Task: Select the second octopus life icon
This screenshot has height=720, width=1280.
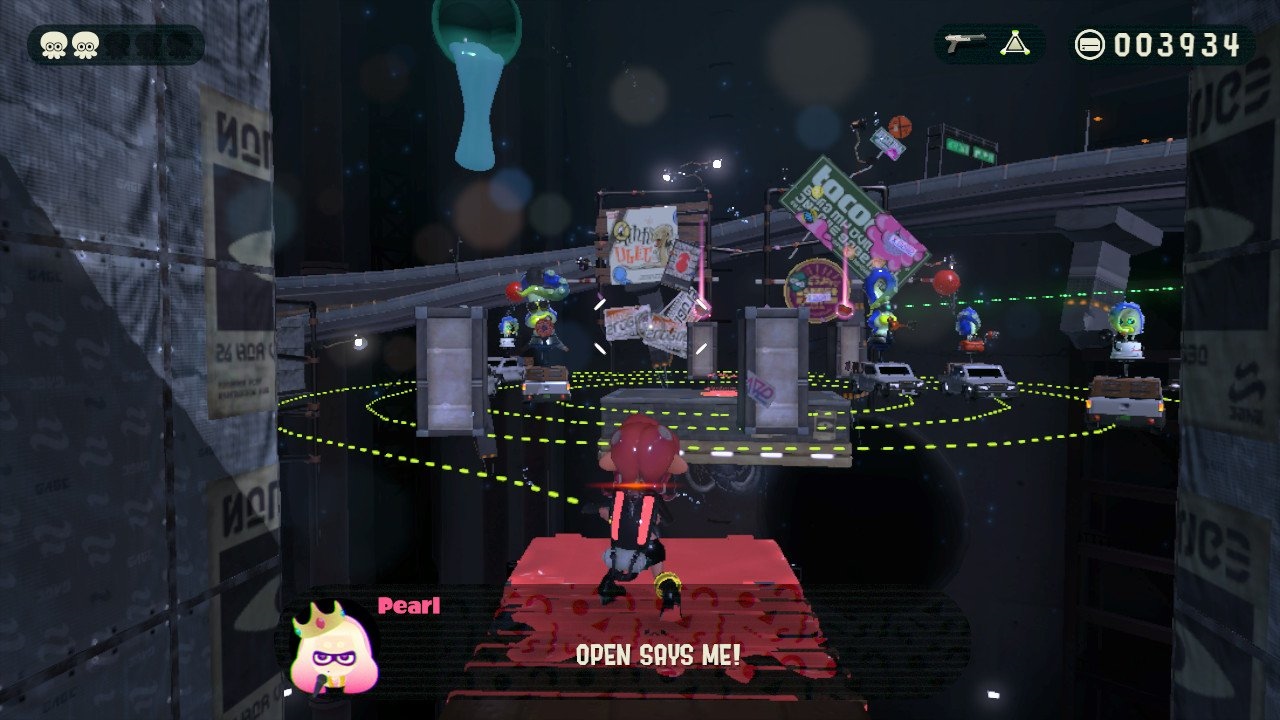Action: point(86,44)
